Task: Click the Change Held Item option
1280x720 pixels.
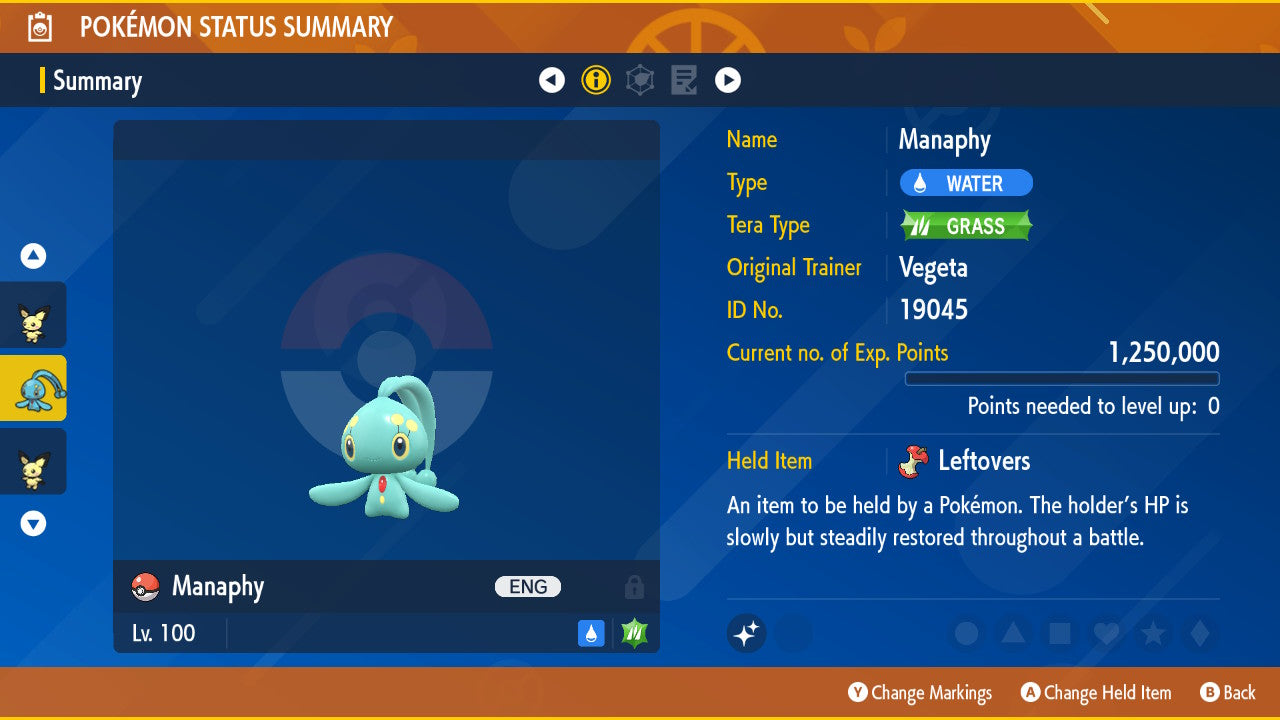Action: point(1096,693)
